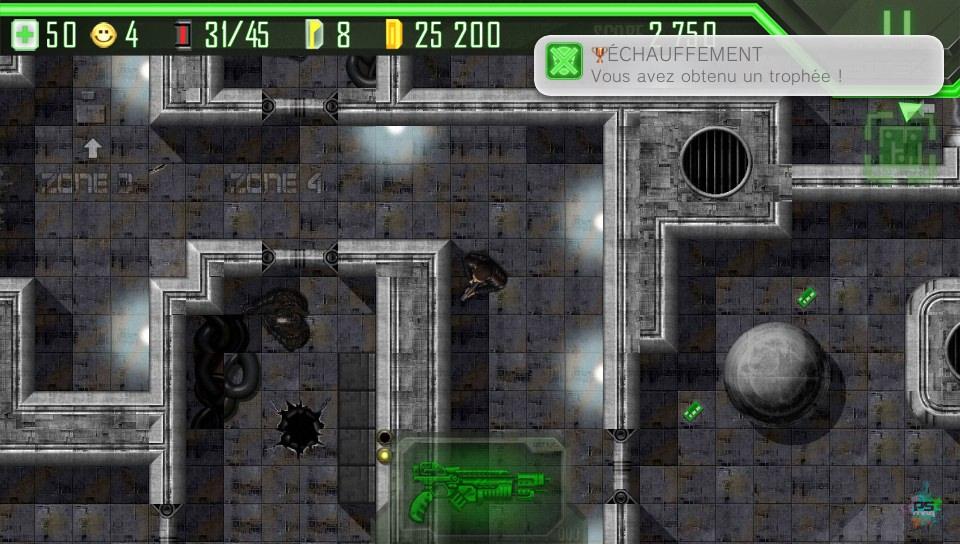Open the ÉCHAUFFEMENT trophy notification
Screen dimensions: 960x544
(738, 65)
